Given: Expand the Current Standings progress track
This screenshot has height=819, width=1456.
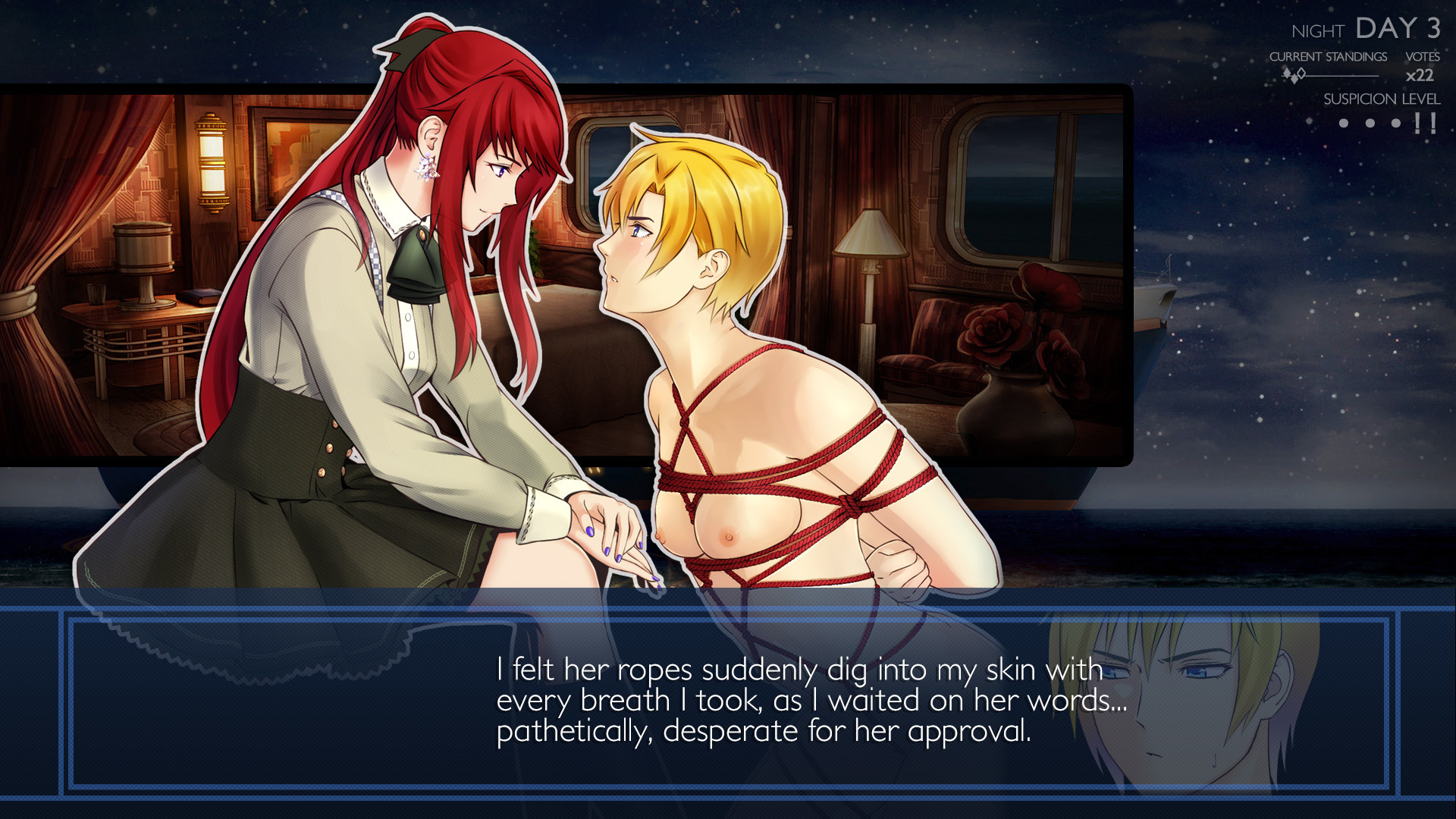Looking at the screenshot, I should (1342, 76).
